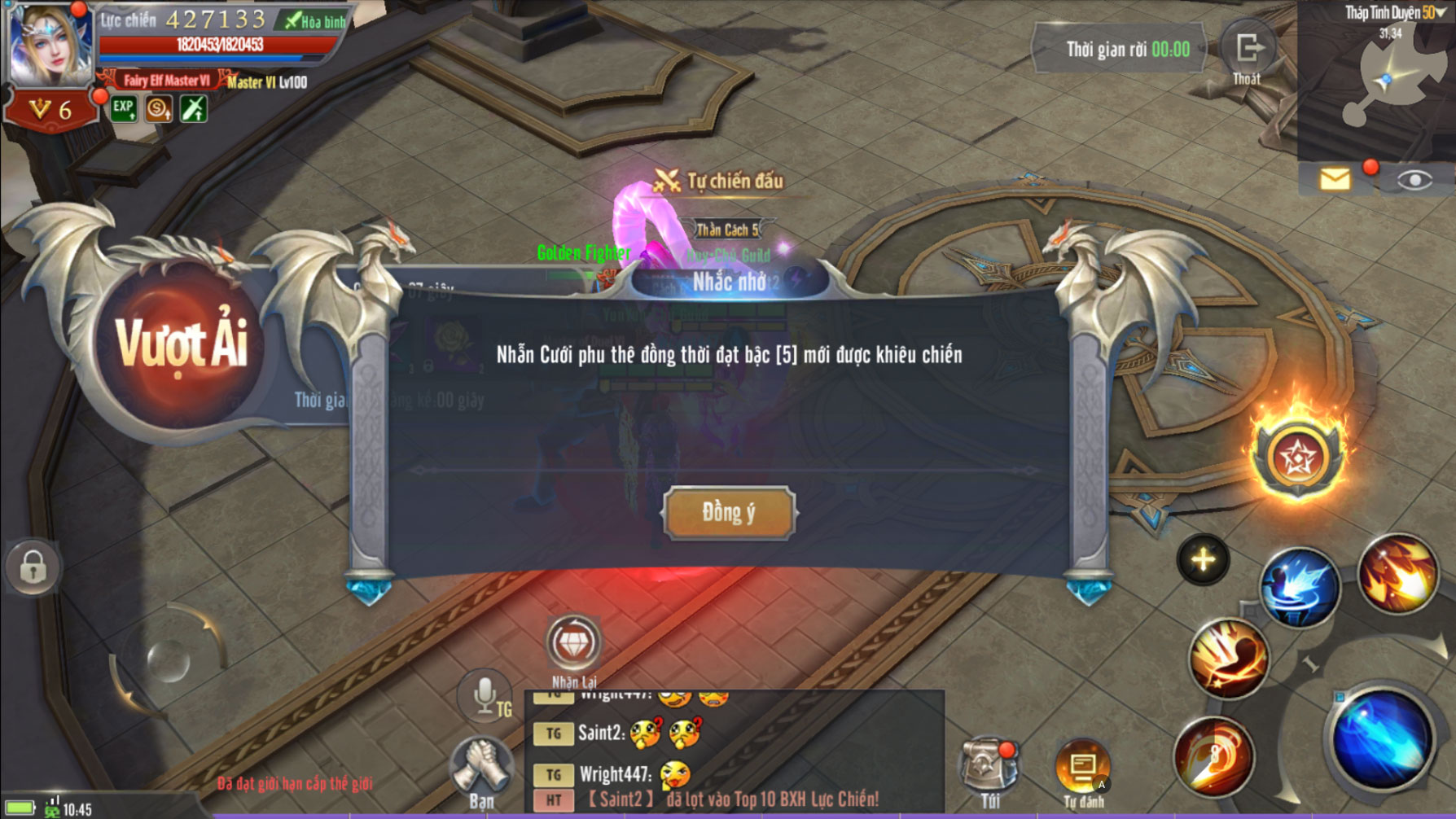Click the player portrait avatar

(x=49, y=45)
